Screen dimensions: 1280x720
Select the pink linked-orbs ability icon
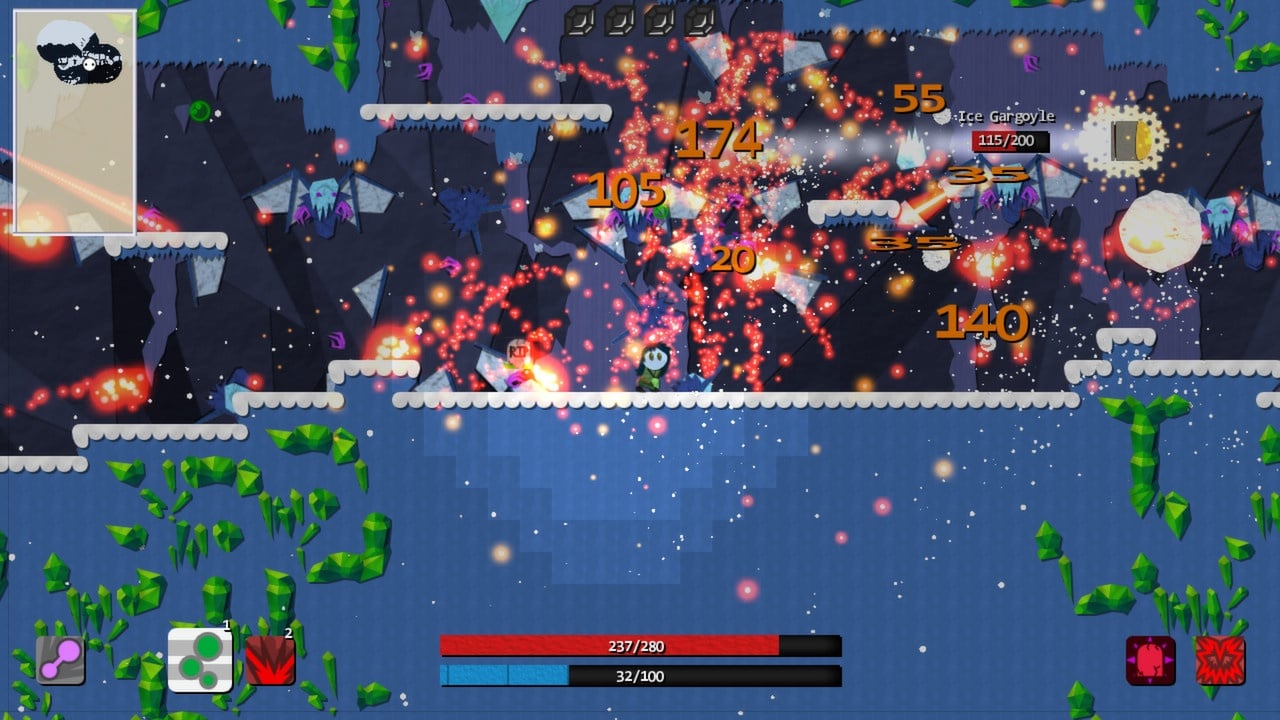pyautogui.click(x=60, y=660)
